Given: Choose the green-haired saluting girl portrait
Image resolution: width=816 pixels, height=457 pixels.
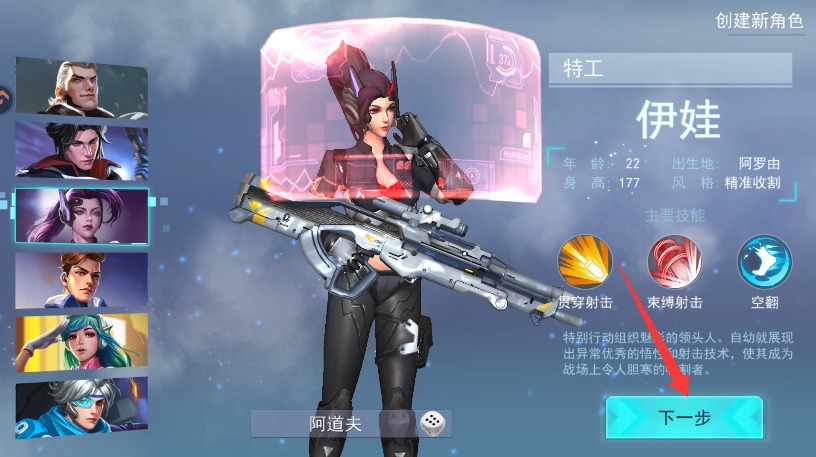Looking at the screenshot, I should pyautogui.click(x=82, y=343).
